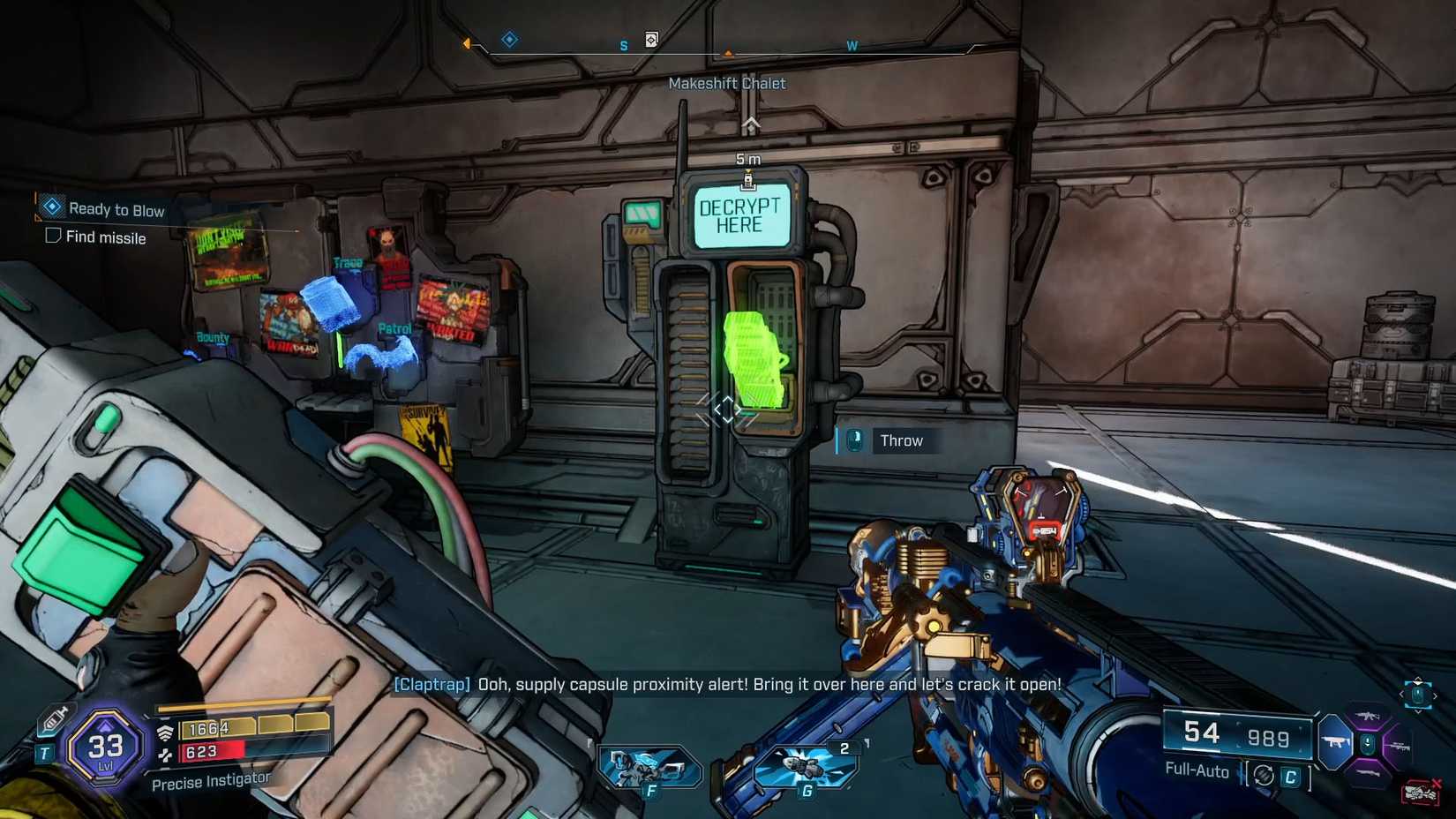Click the red shield bar showing 623
1456x819 pixels.
[204, 753]
